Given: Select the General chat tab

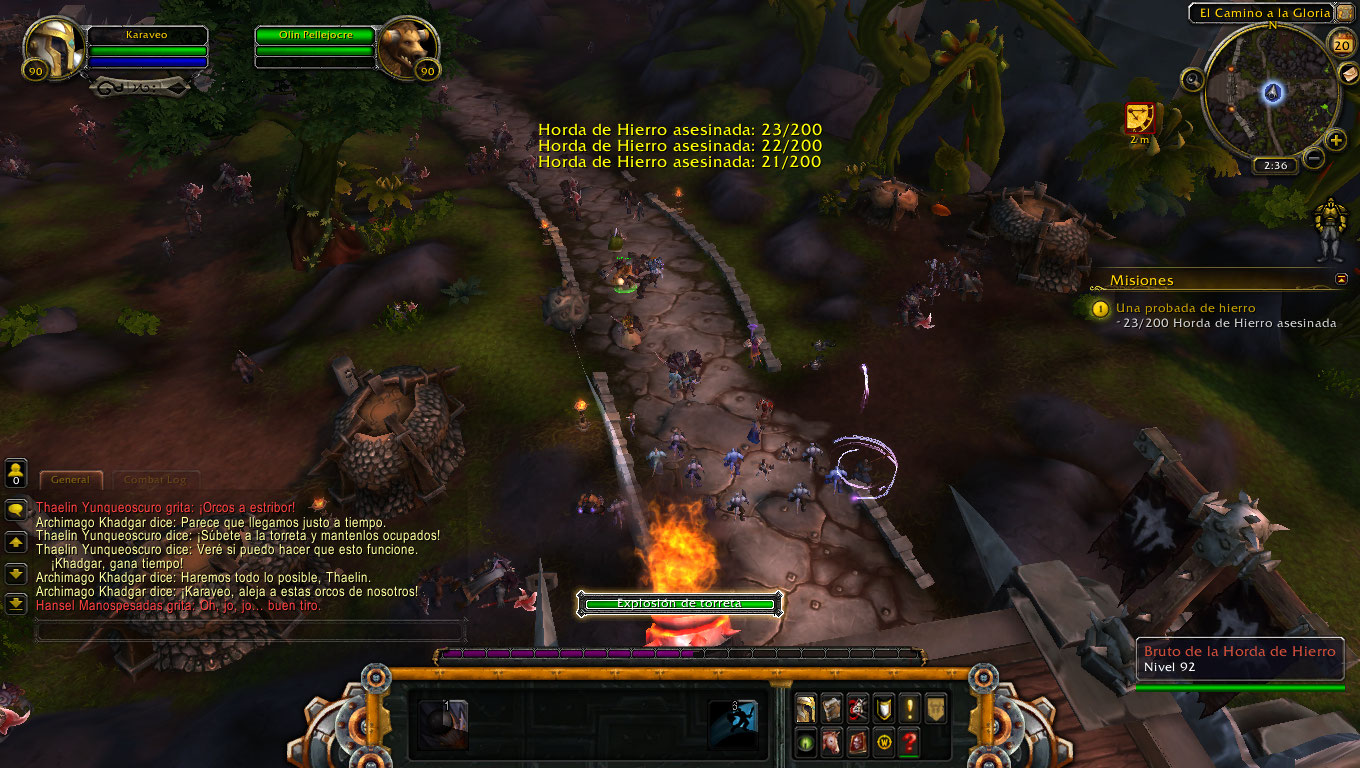Looking at the screenshot, I should [x=70, y=480].
